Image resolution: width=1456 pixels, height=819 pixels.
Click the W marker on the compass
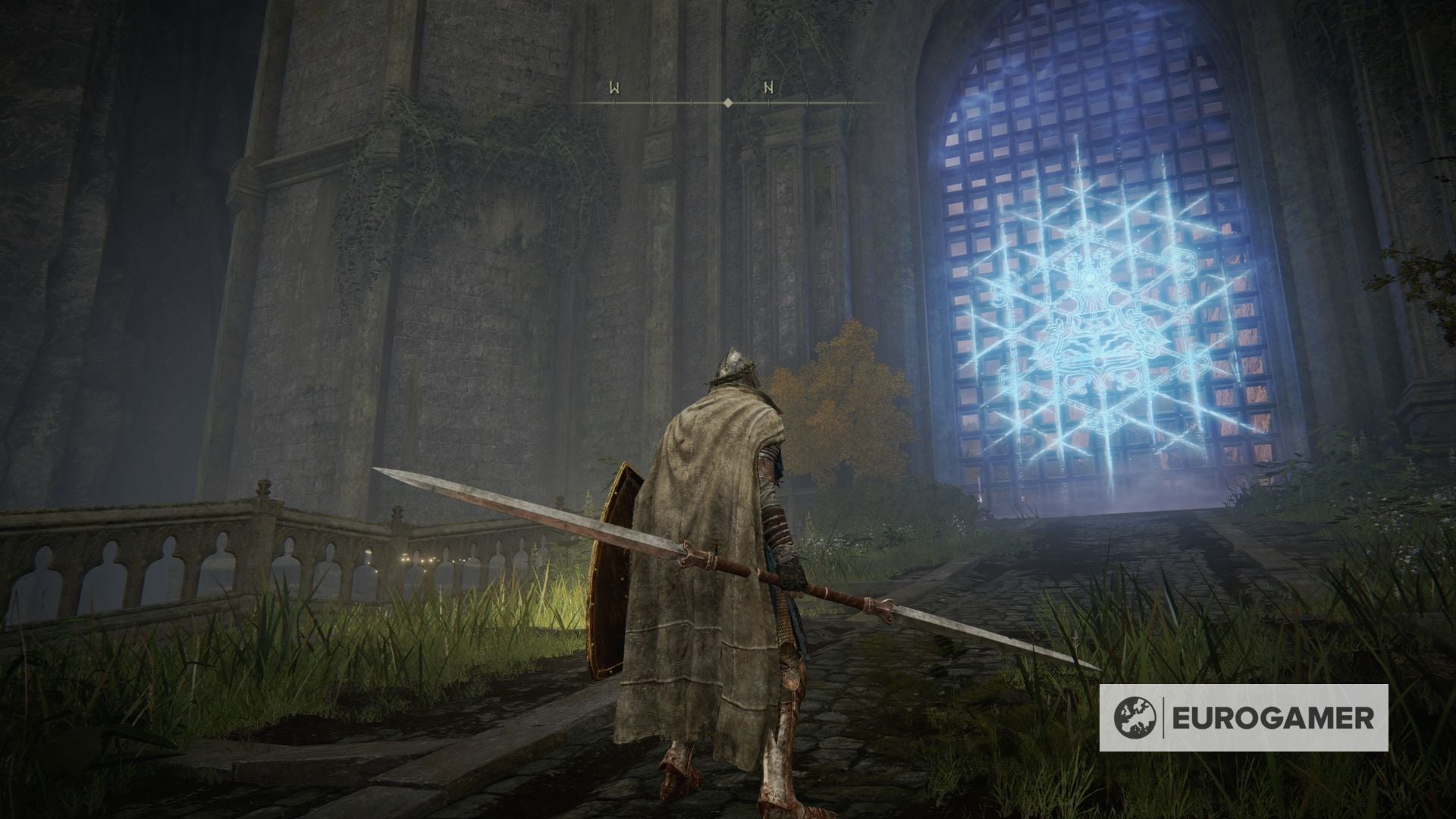coord(613,88)
